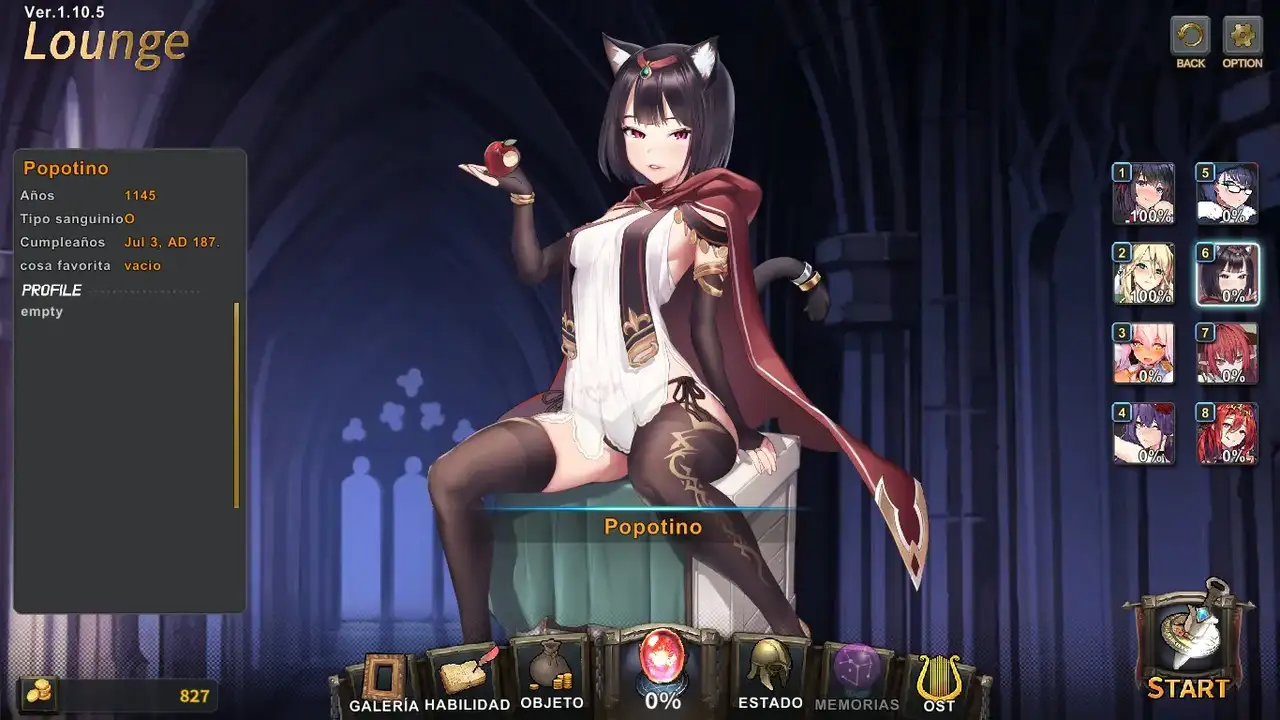1280x720 pixels.
Task: Pick character portrait number 3
Action: pyautogui.click(x=1144, y=354)
